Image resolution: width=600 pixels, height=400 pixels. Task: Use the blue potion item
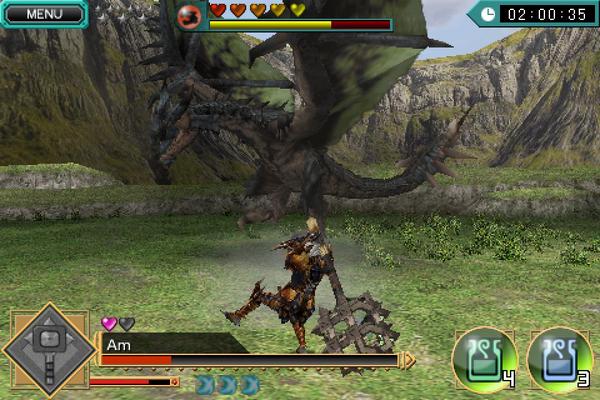point(559,358)
